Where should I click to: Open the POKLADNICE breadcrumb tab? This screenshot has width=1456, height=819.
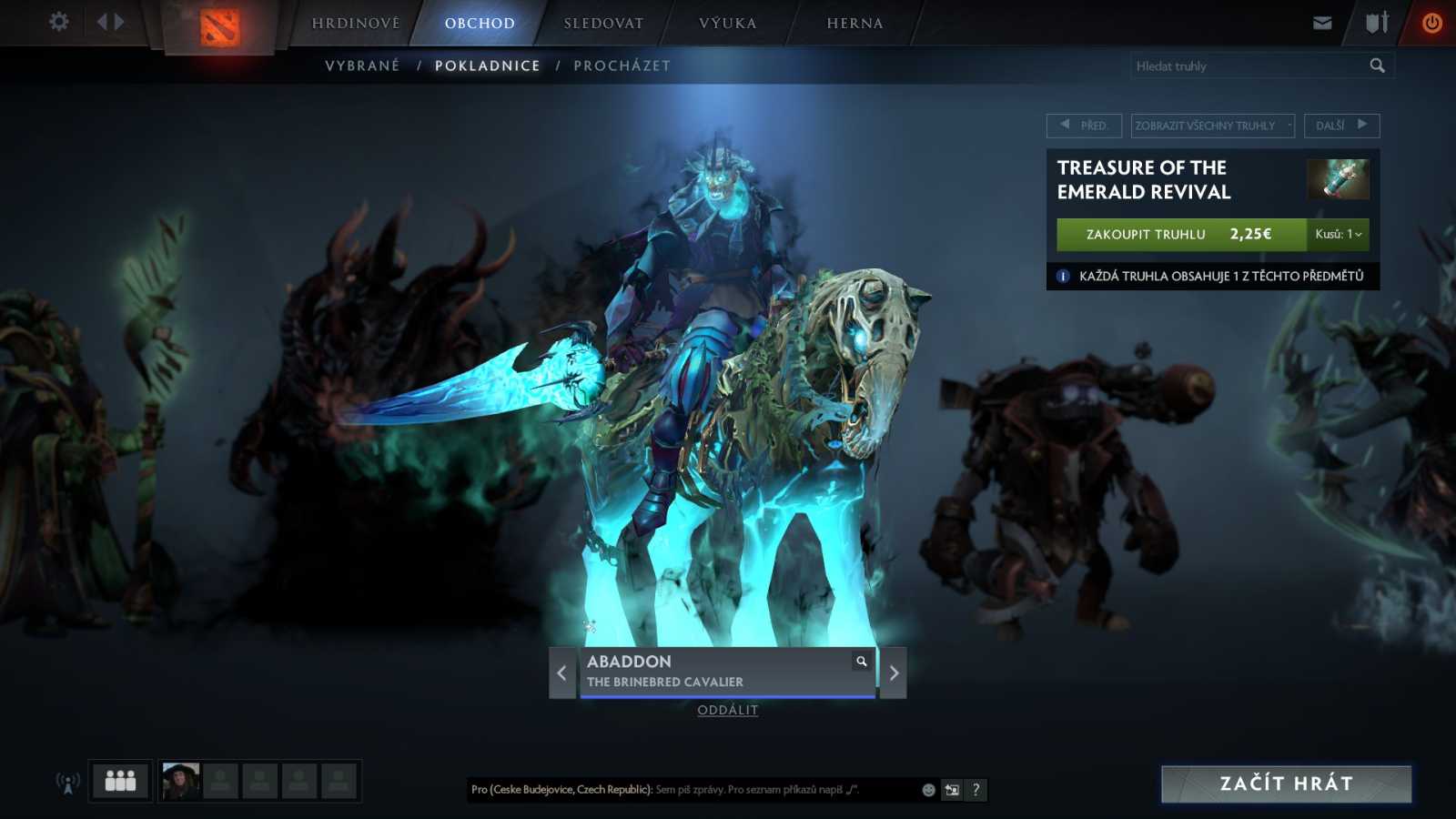(488, 65)
